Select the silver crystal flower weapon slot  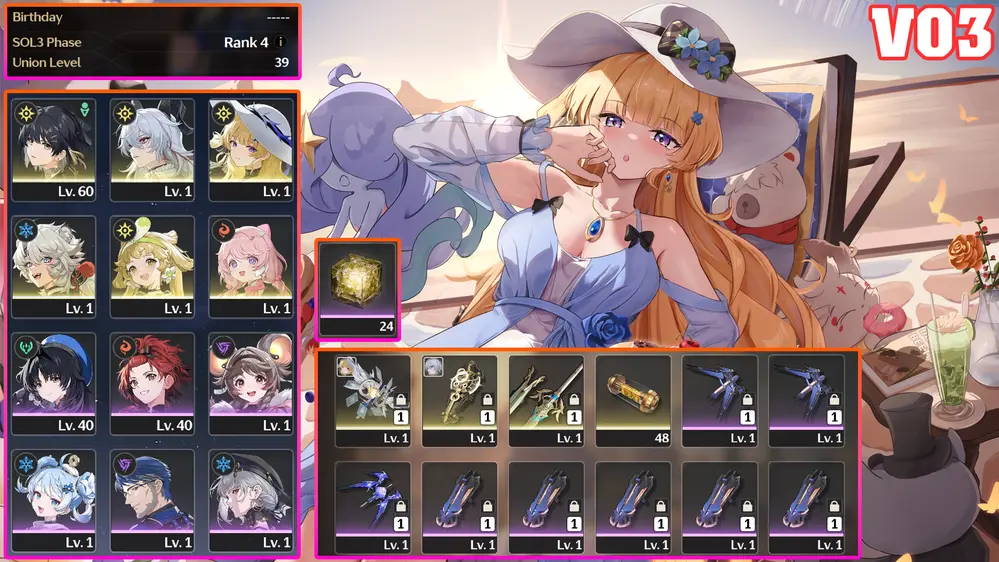(x=372, y=399)
